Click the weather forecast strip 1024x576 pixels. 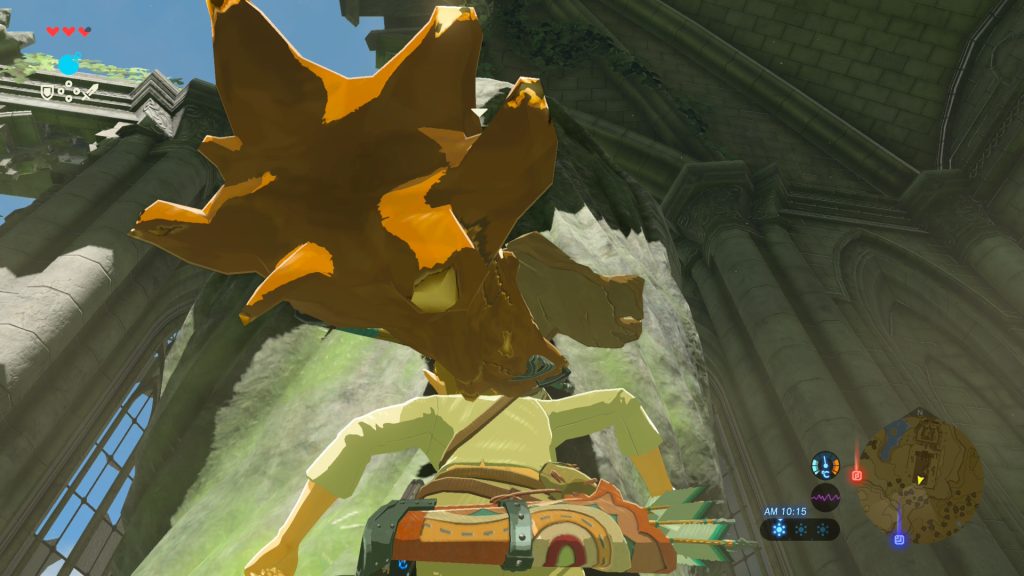(800, 530)
